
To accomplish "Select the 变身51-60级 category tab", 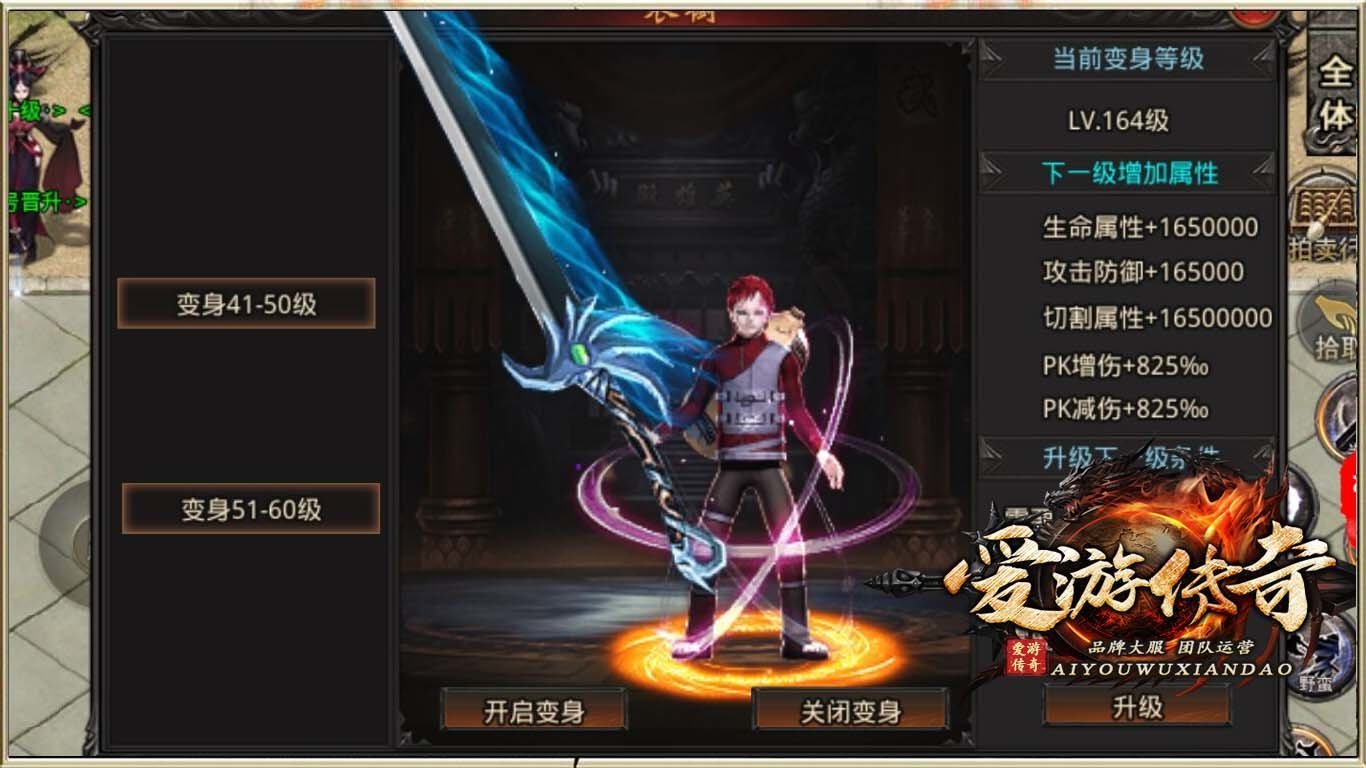I will click(252, 508).
